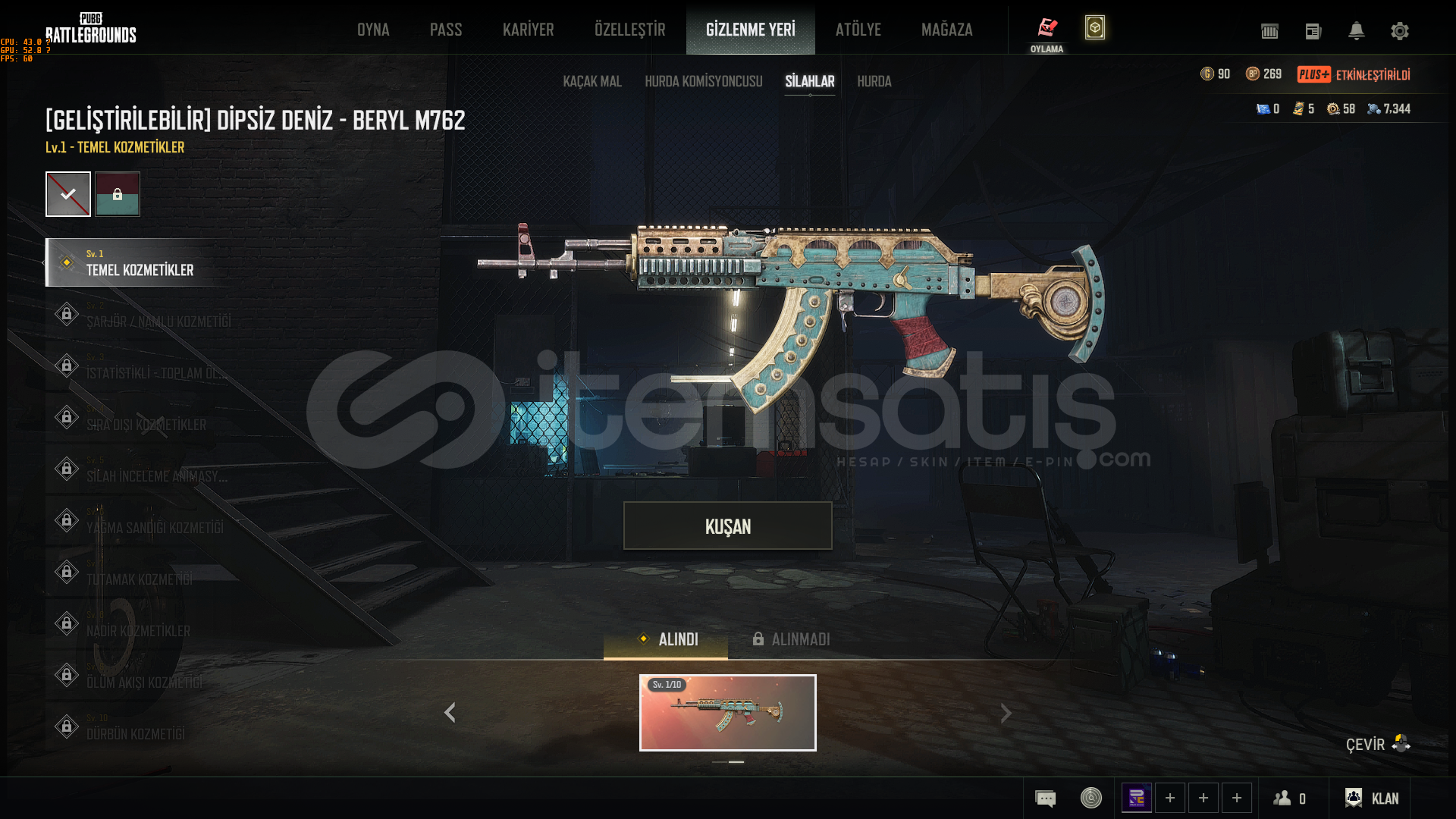Screen dimensions: 1456x819
Task: Open the settings gear icon
Action: tap(1400, 31)
